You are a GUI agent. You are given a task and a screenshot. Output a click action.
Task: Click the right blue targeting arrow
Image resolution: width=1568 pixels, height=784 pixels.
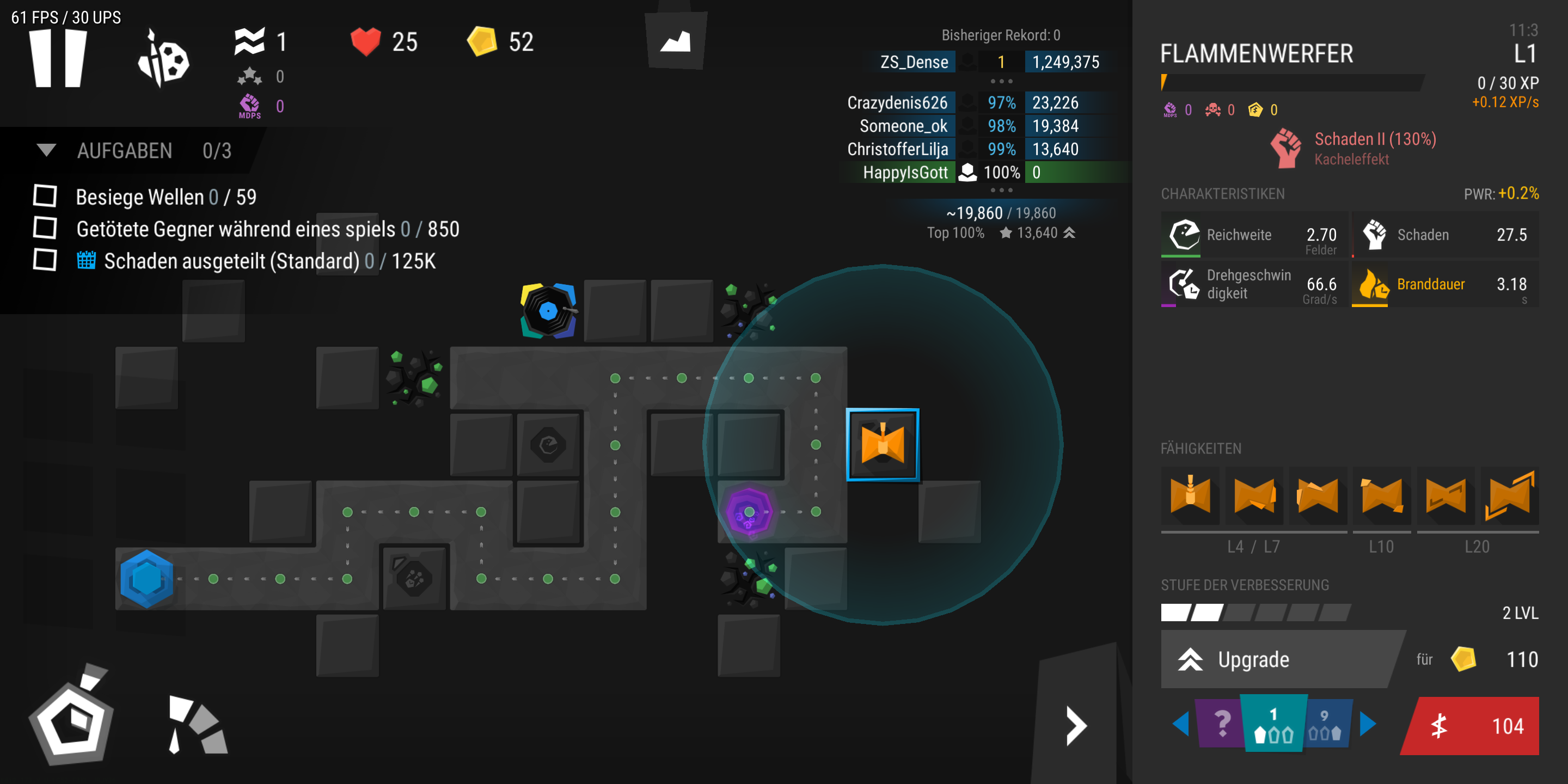(1368, 723)
